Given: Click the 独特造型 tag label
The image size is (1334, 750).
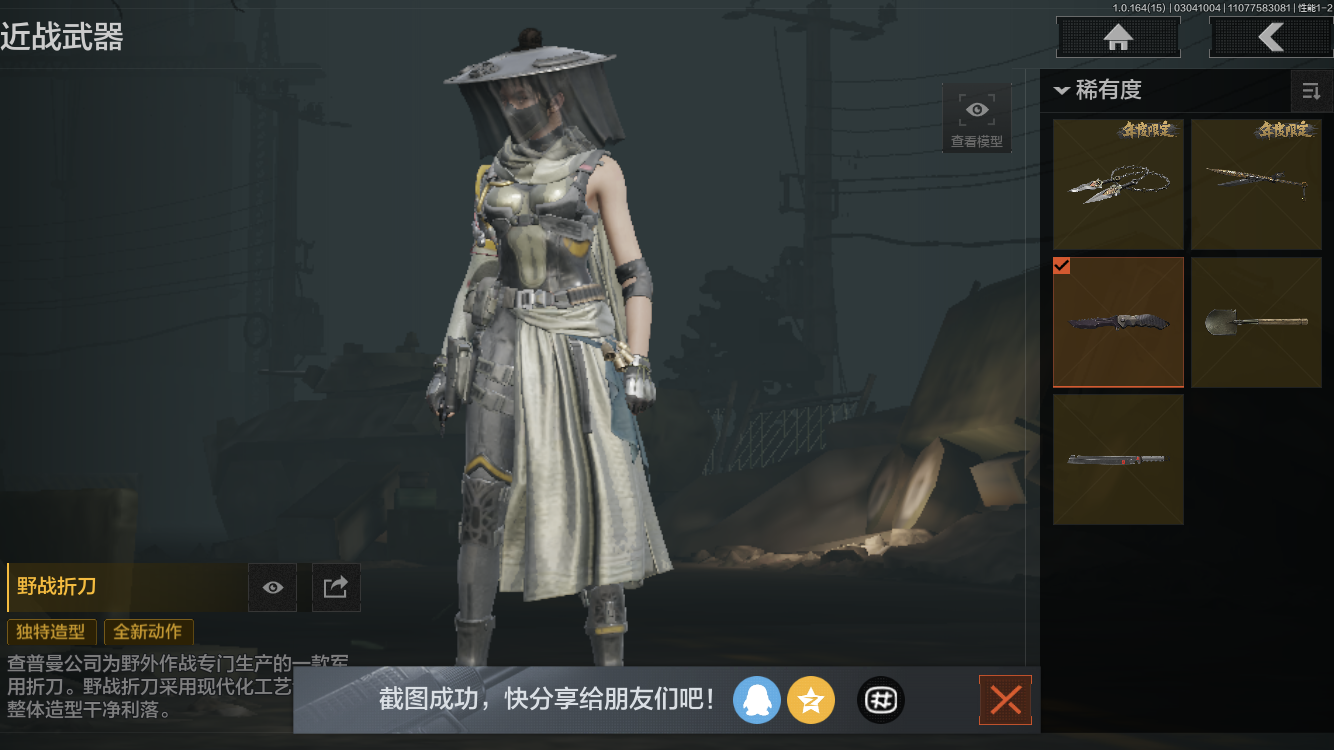Looking at the screenshot, I should coord(51,632).
